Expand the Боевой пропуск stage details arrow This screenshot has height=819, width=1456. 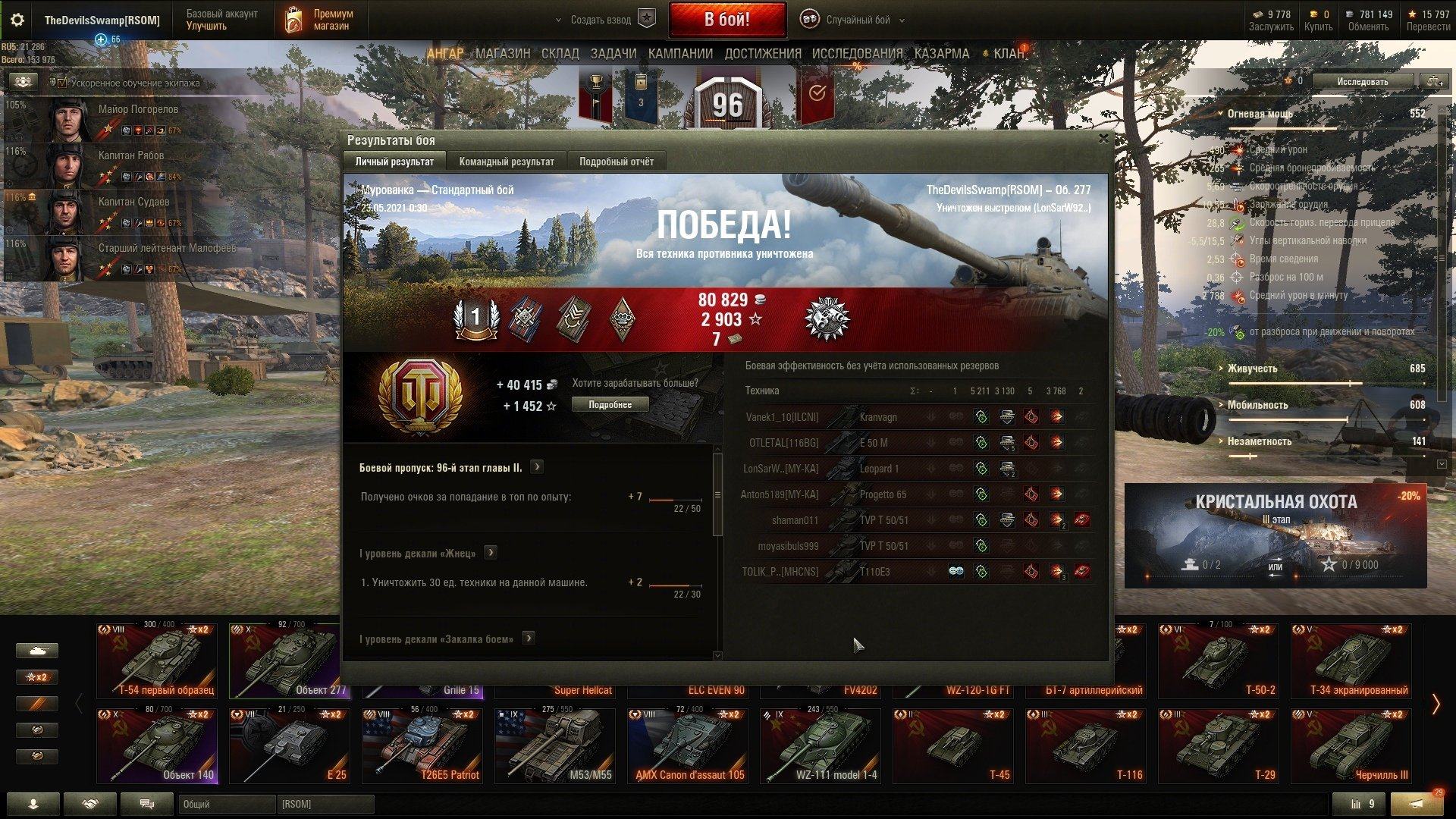[537, 467]
